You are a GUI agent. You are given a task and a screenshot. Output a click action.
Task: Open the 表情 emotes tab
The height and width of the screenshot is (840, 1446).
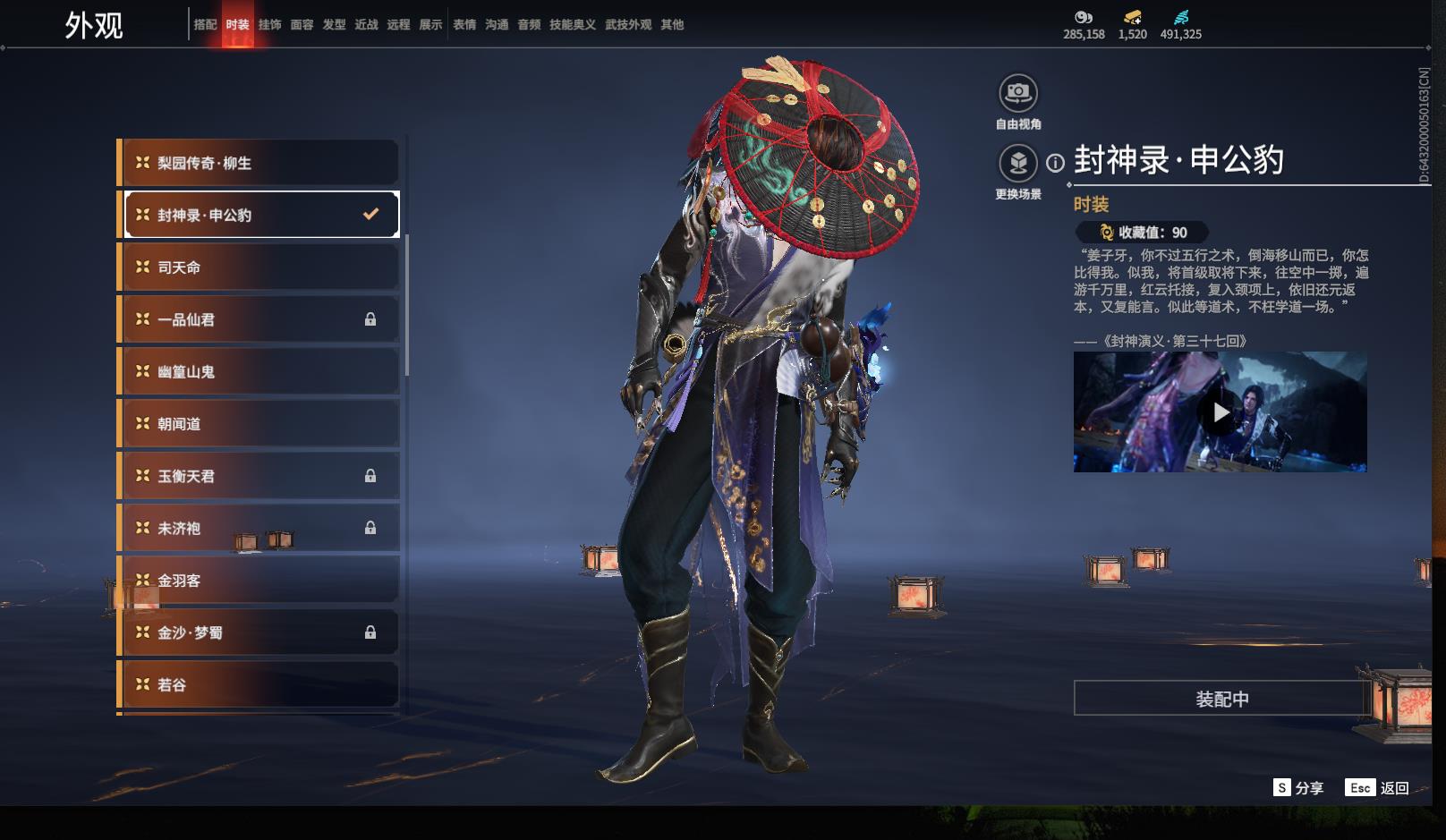click(464, 25)
